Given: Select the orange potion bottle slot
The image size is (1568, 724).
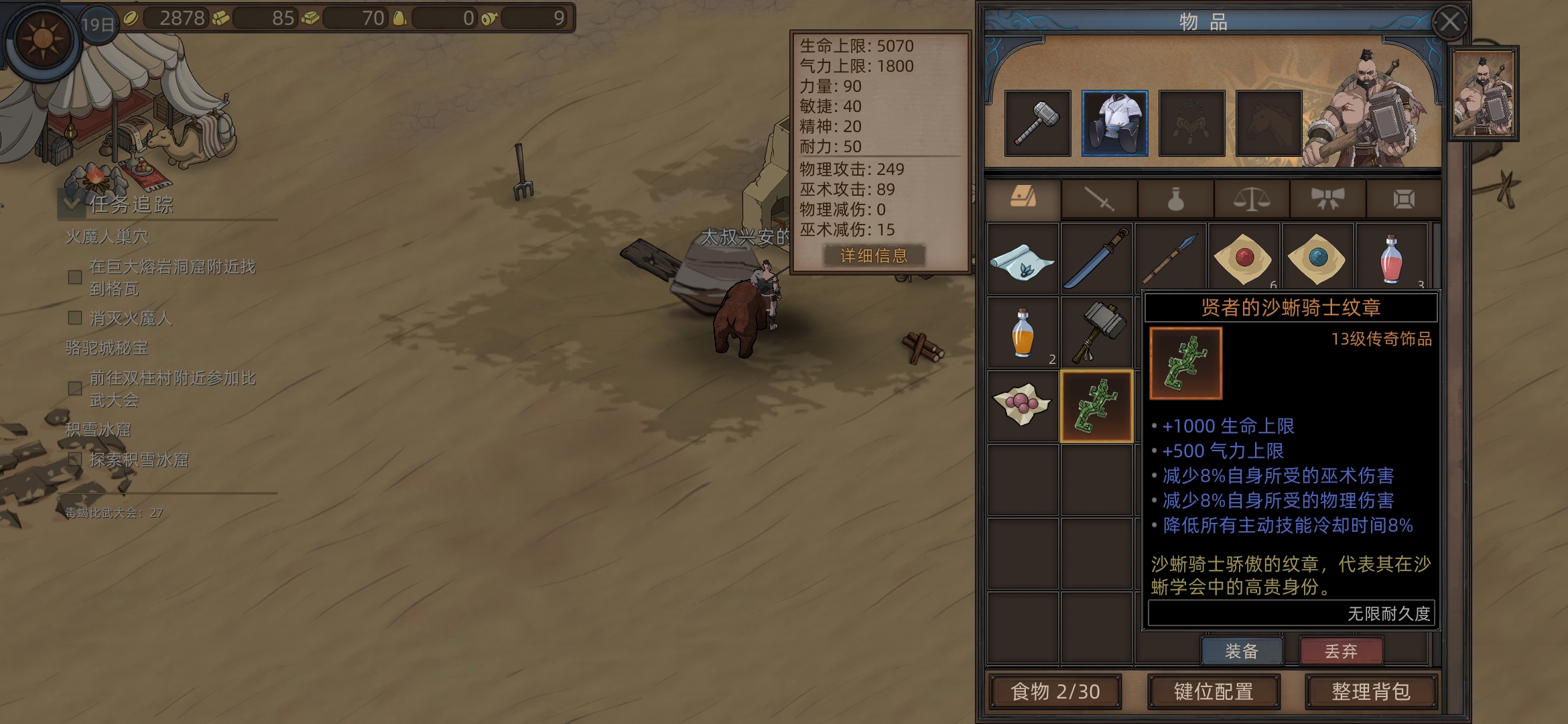Looking at the screenshot, I should click(x=1023, y=333).
